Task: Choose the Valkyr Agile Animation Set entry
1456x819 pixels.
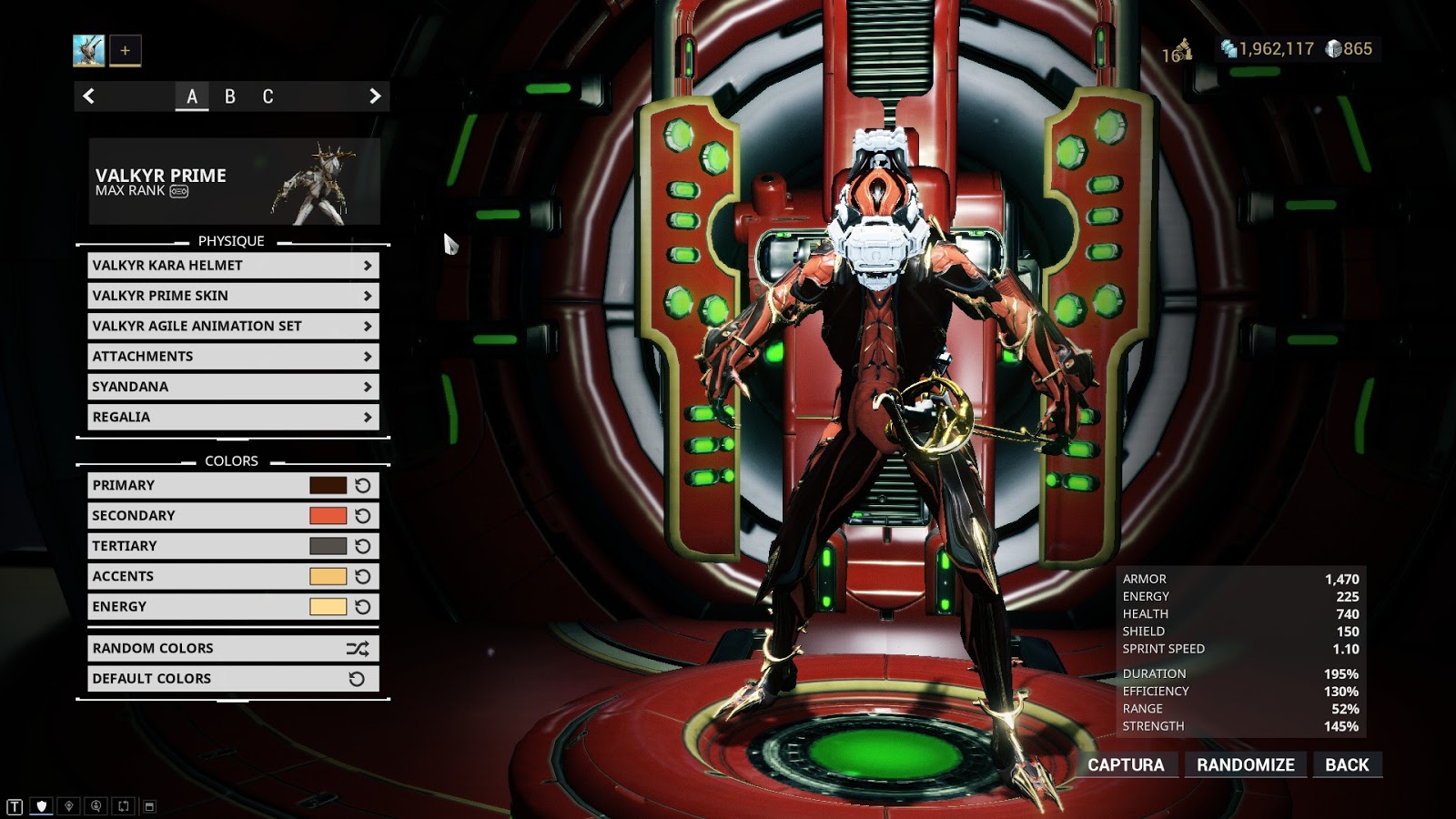Action: point(233,326)
